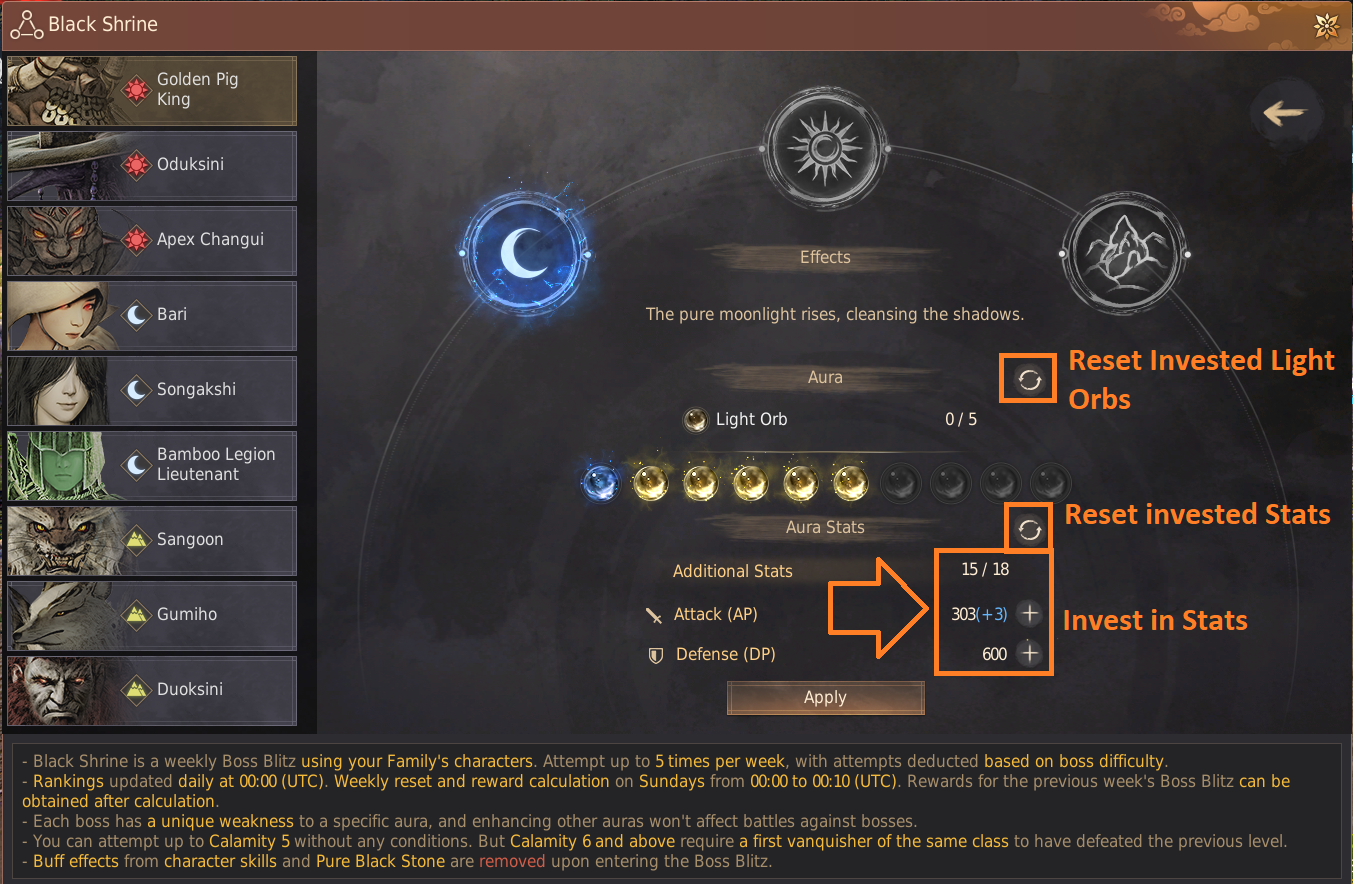Viewport: 1353px width, 884px height.
Task: Choose Bamboo Legion Lieutenant boss
Action: coord(152,465)
